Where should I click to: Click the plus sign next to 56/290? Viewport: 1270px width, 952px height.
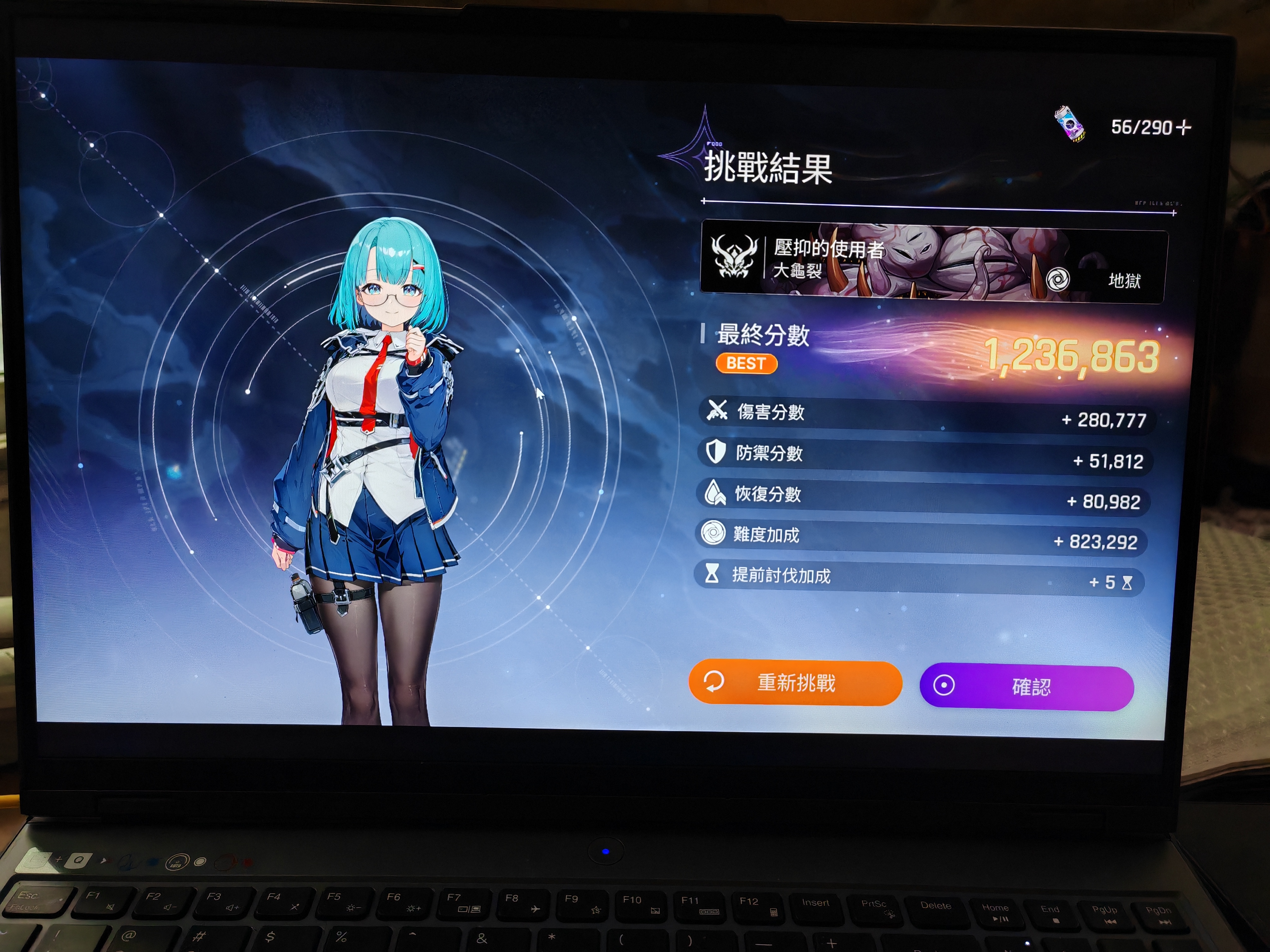tap(1184, 127)
